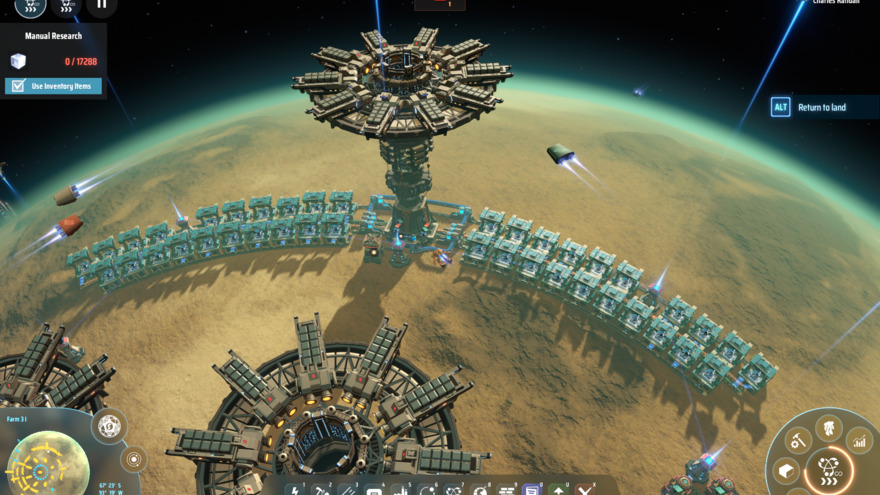
Task: Open the mecha panel icon
Action: [x=829, y=427]
